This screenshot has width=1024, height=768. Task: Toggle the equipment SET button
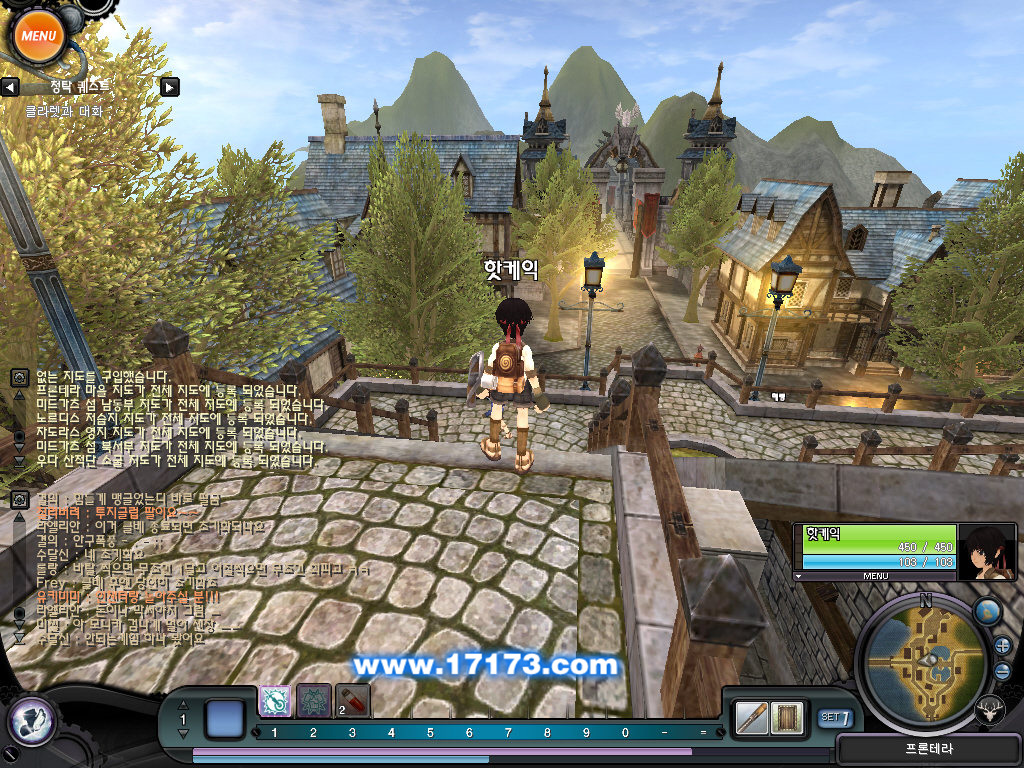click(x=835, y=717)
